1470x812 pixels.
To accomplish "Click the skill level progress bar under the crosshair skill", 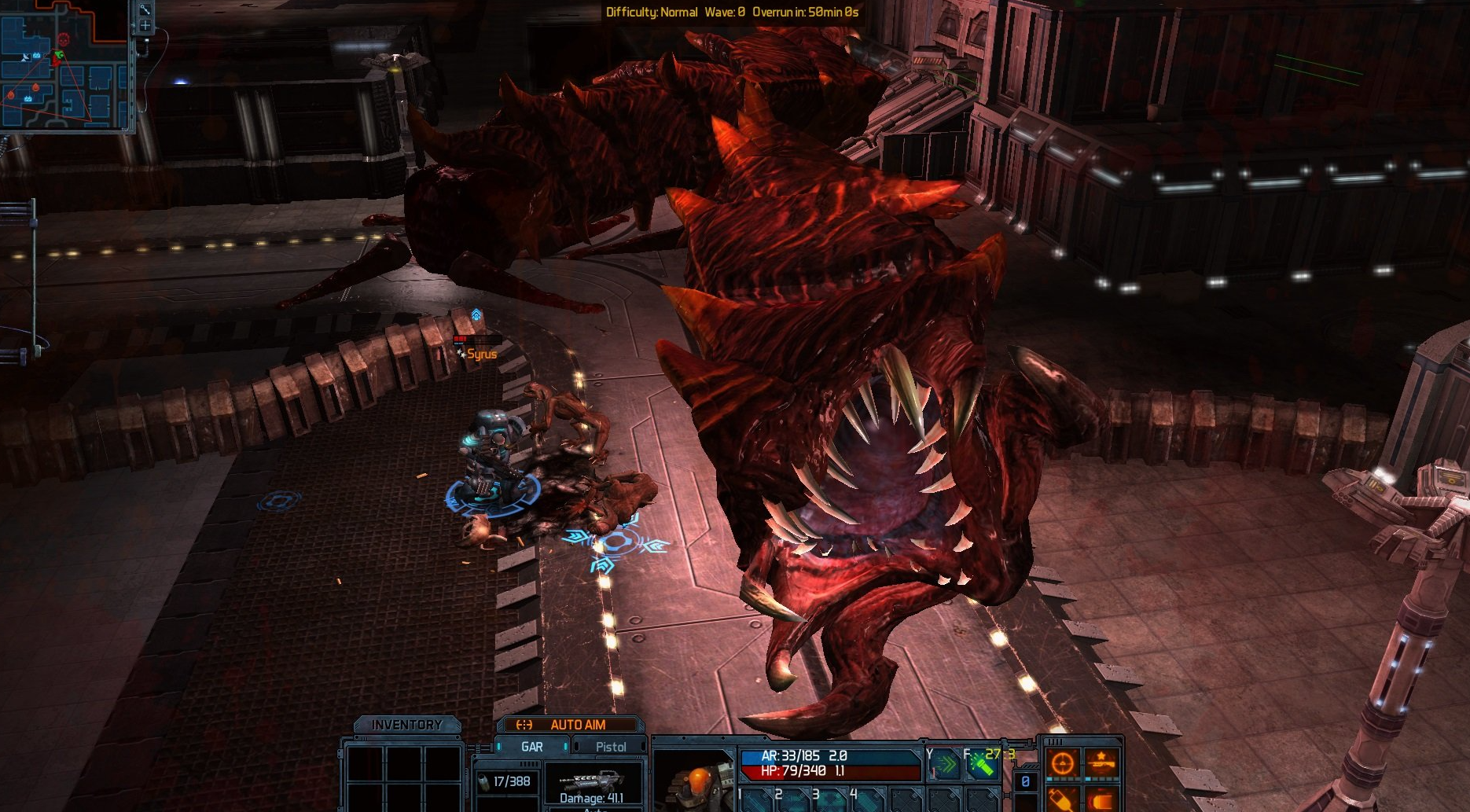I will [x=1063, y=779].
